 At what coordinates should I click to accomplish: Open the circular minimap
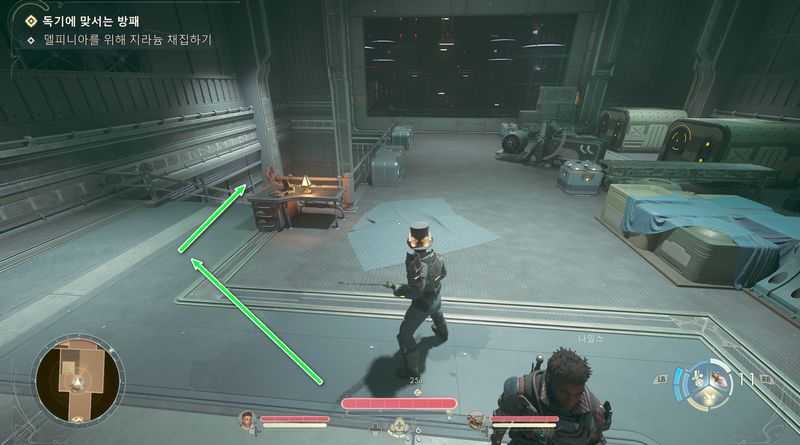77,379
